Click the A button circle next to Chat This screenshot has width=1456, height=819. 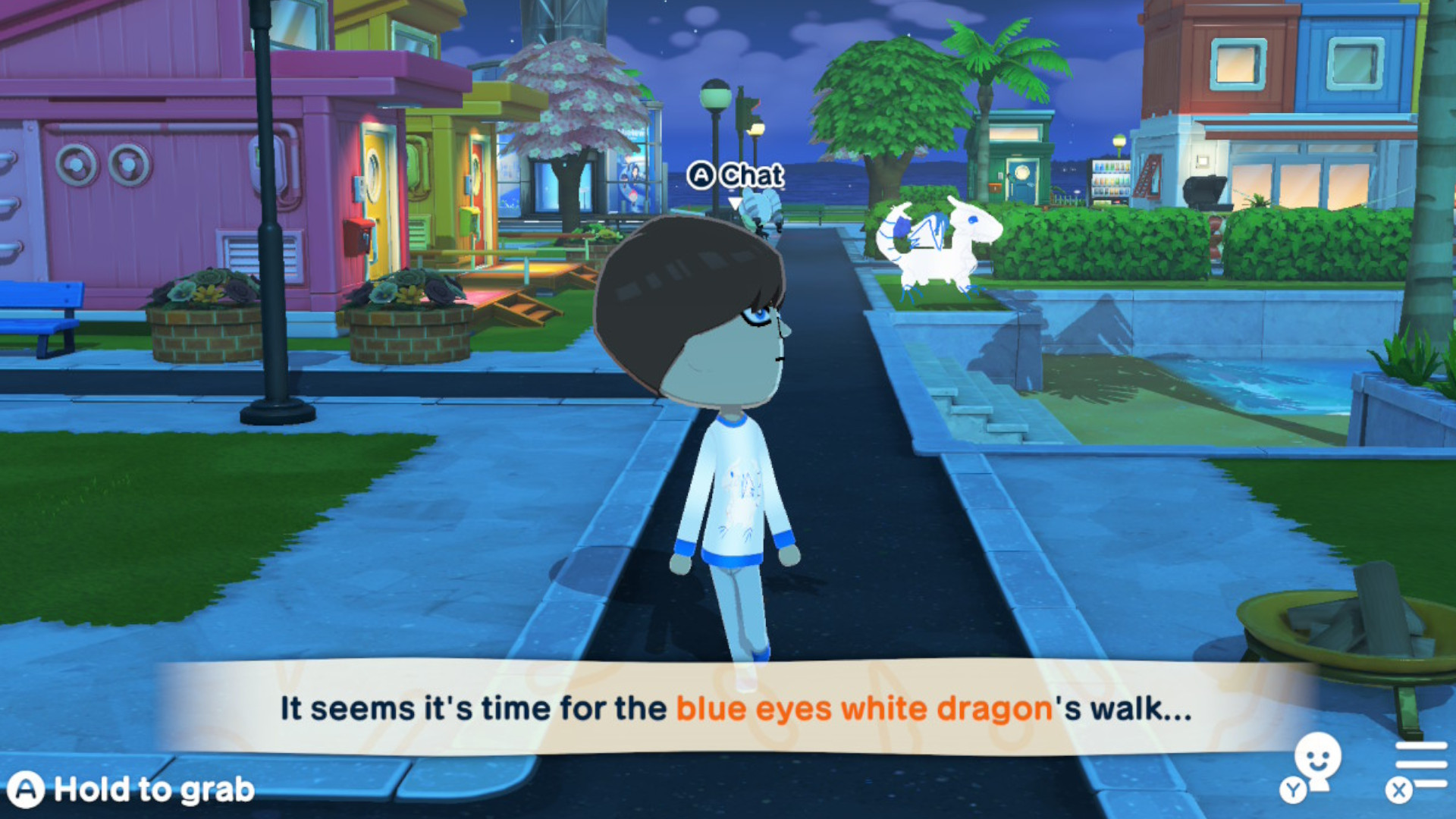click(x=702, y=175)
